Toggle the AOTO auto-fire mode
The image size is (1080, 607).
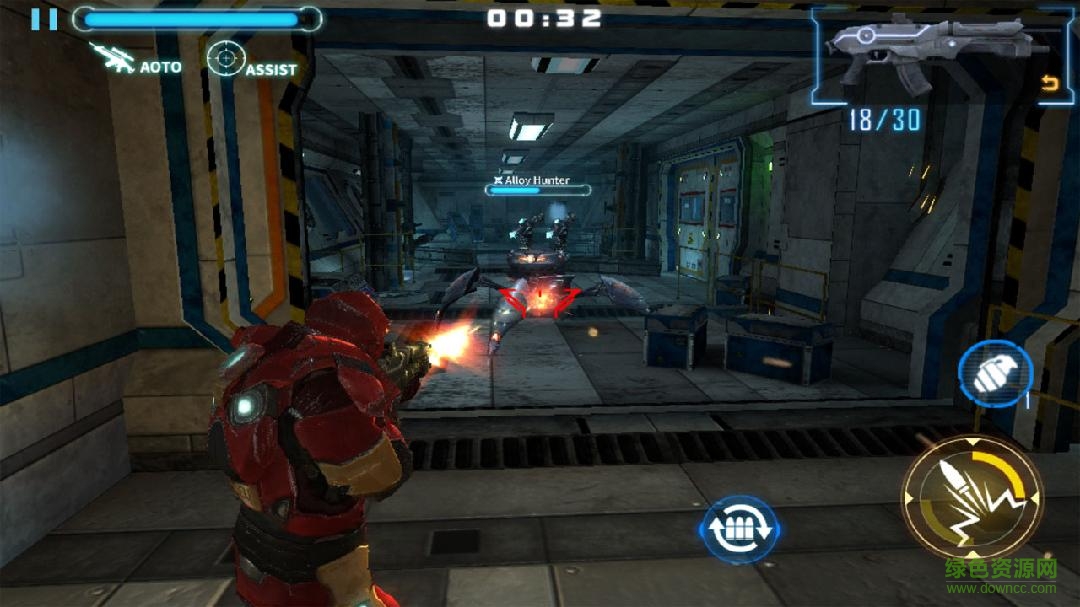point(136,60)
